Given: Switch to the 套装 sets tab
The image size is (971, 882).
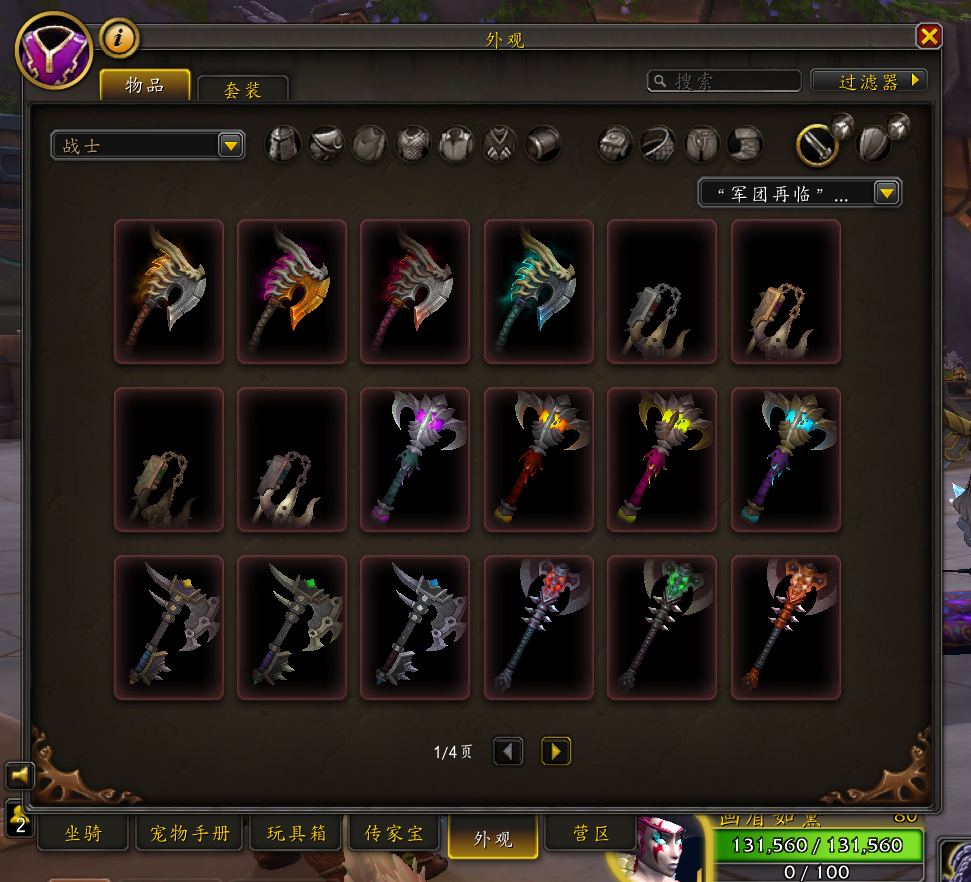Looking at the screenshot, I should [x=242, y=89].
